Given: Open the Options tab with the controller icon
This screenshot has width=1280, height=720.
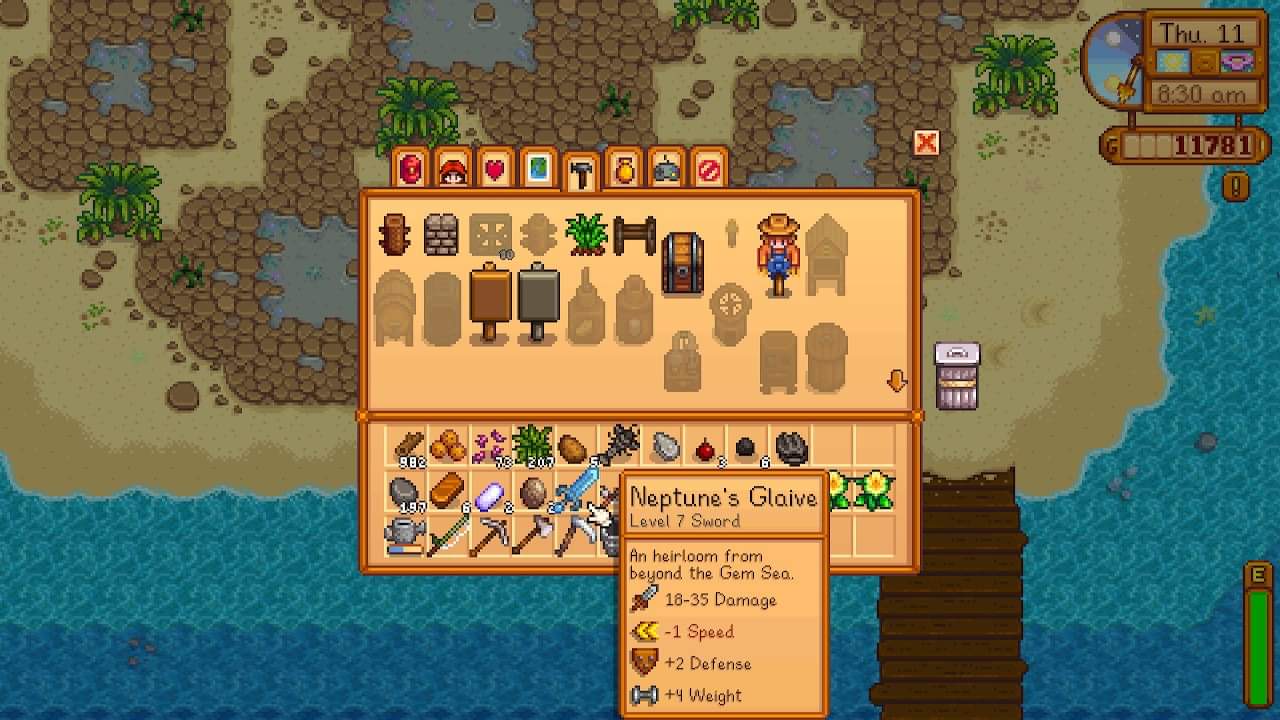Looking at the screenshot, I should click(668, 168).
